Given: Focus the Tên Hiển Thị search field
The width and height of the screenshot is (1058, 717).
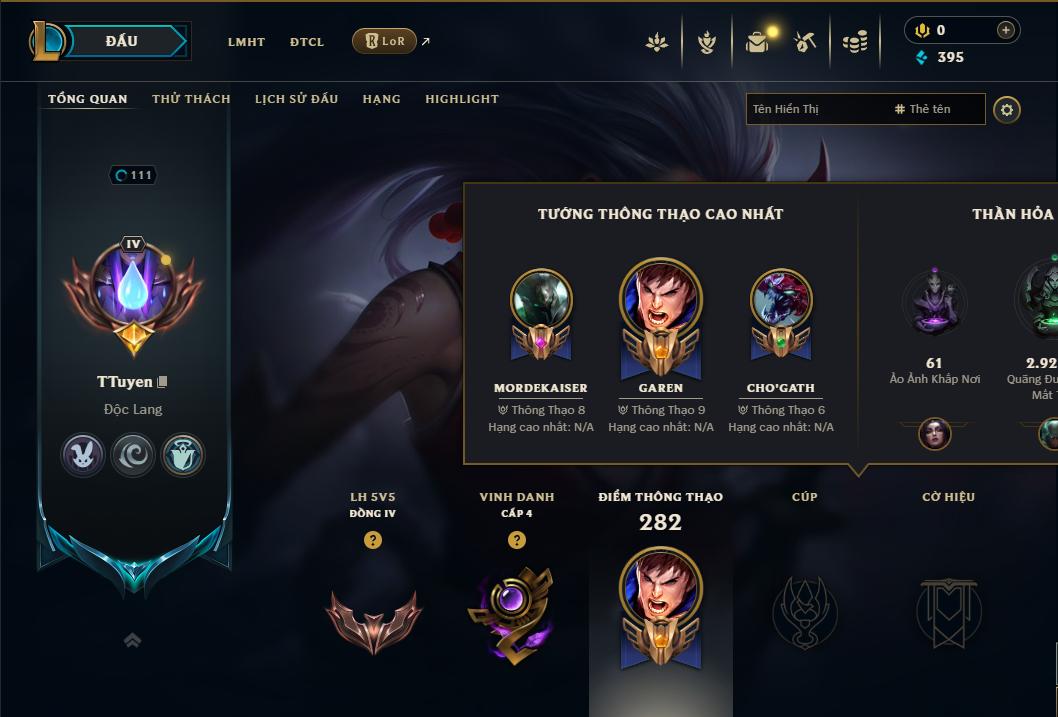Looking at the screenshot, I should [x=815, y=109].
